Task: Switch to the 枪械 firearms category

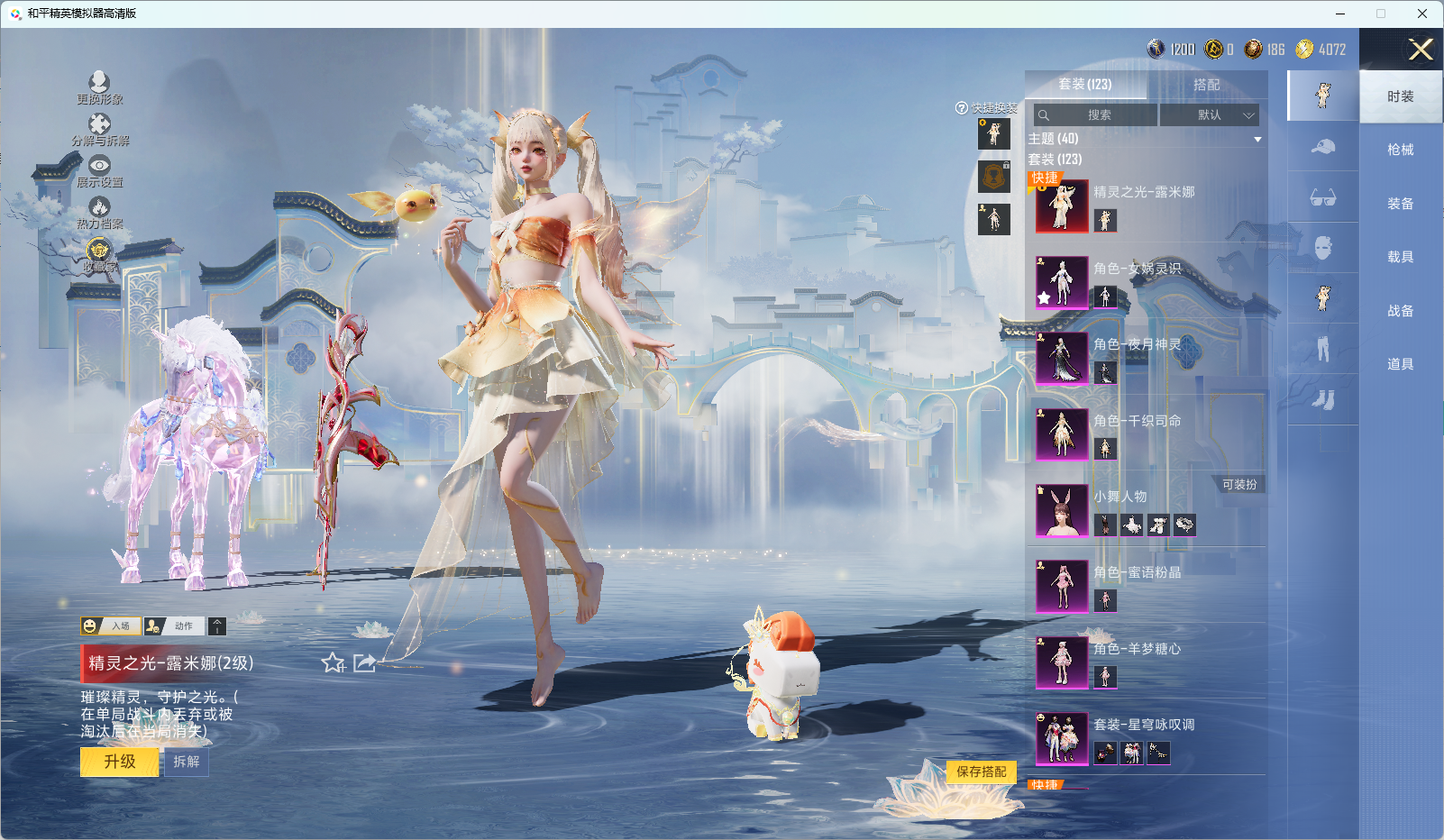Action: pos(1400,150)
